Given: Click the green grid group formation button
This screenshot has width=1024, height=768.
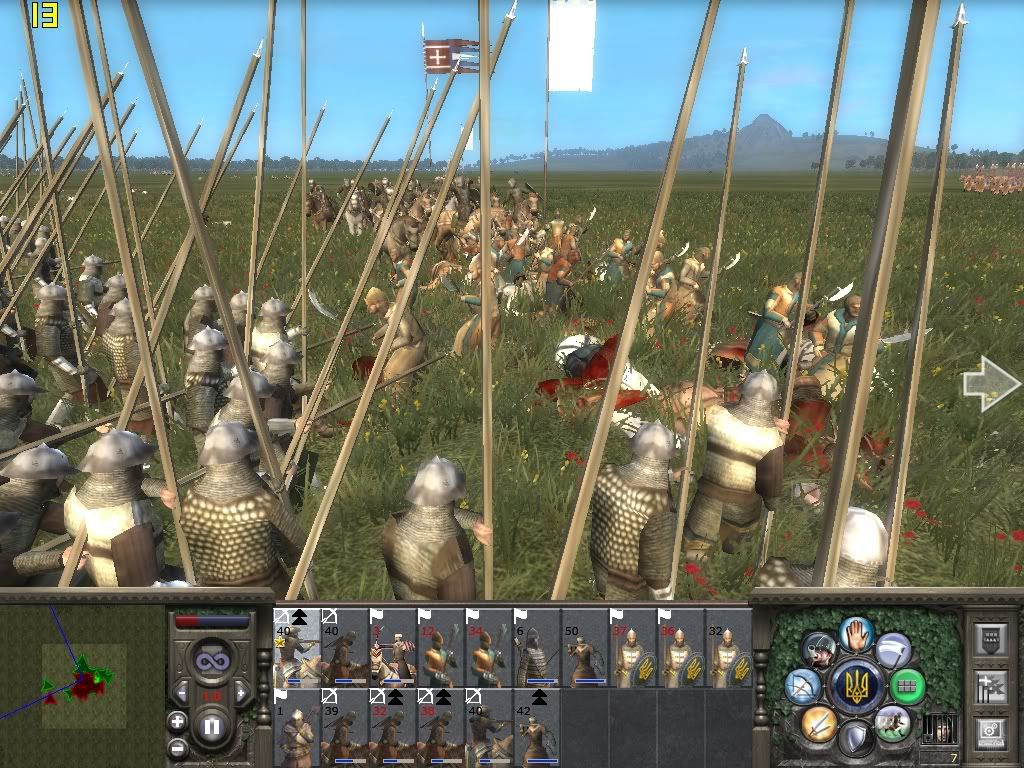Looking at the screenshot, I should coord(907,686).
